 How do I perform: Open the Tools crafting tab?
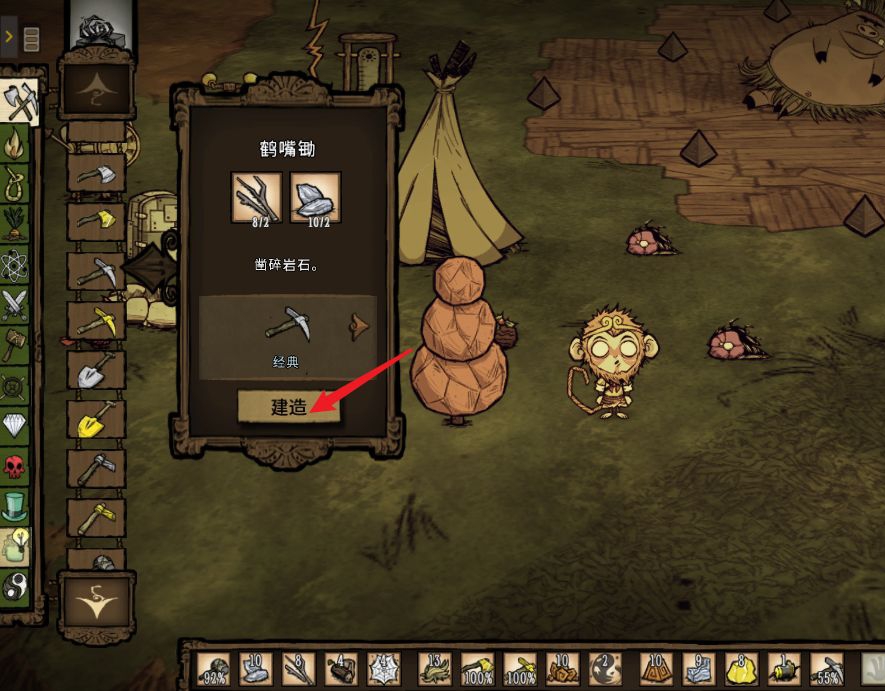tap(19, 102)
